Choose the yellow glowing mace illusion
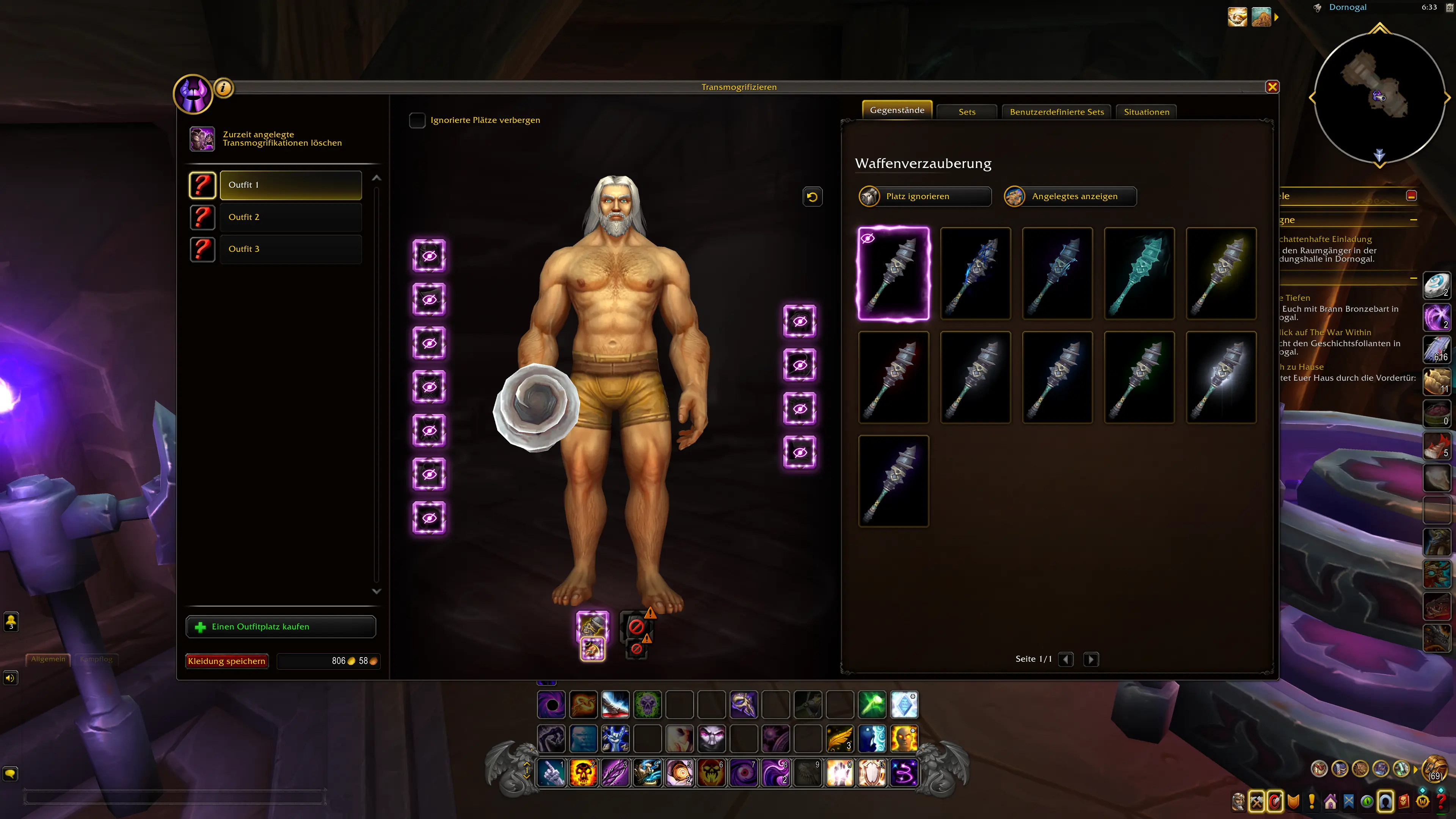Viewport: 1456px width, 819px height. tap(1221, 273)
